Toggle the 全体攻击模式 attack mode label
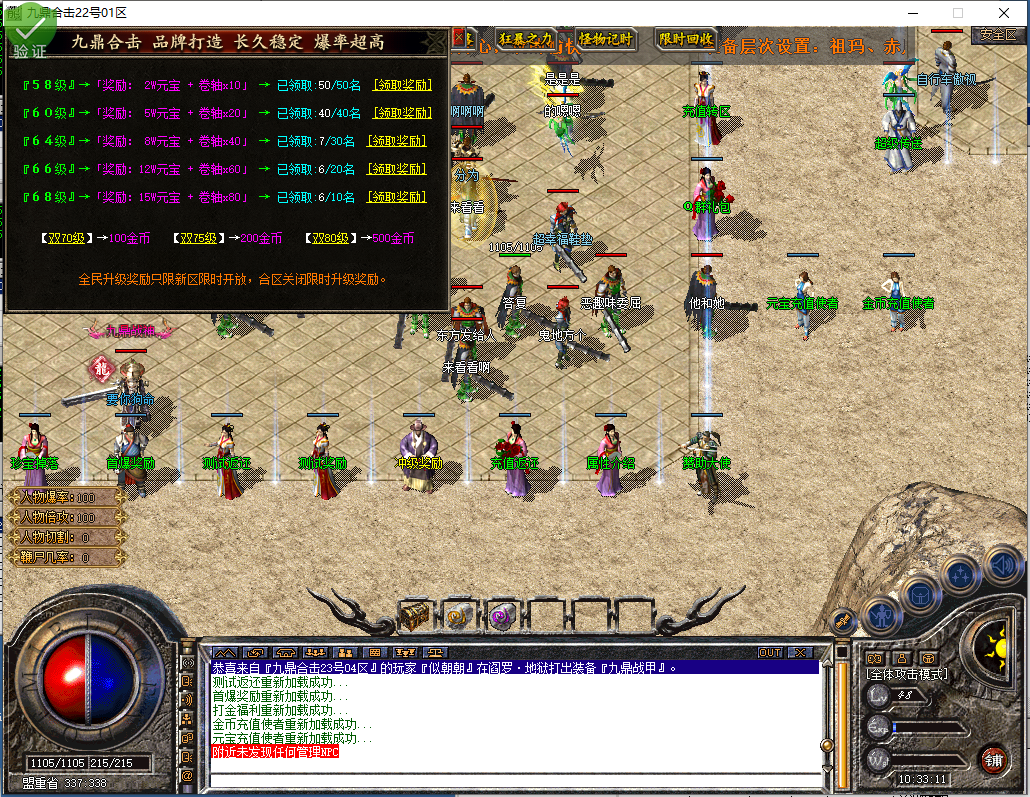The width and height of the screenshot is (1030, 797). coord(907,675)
